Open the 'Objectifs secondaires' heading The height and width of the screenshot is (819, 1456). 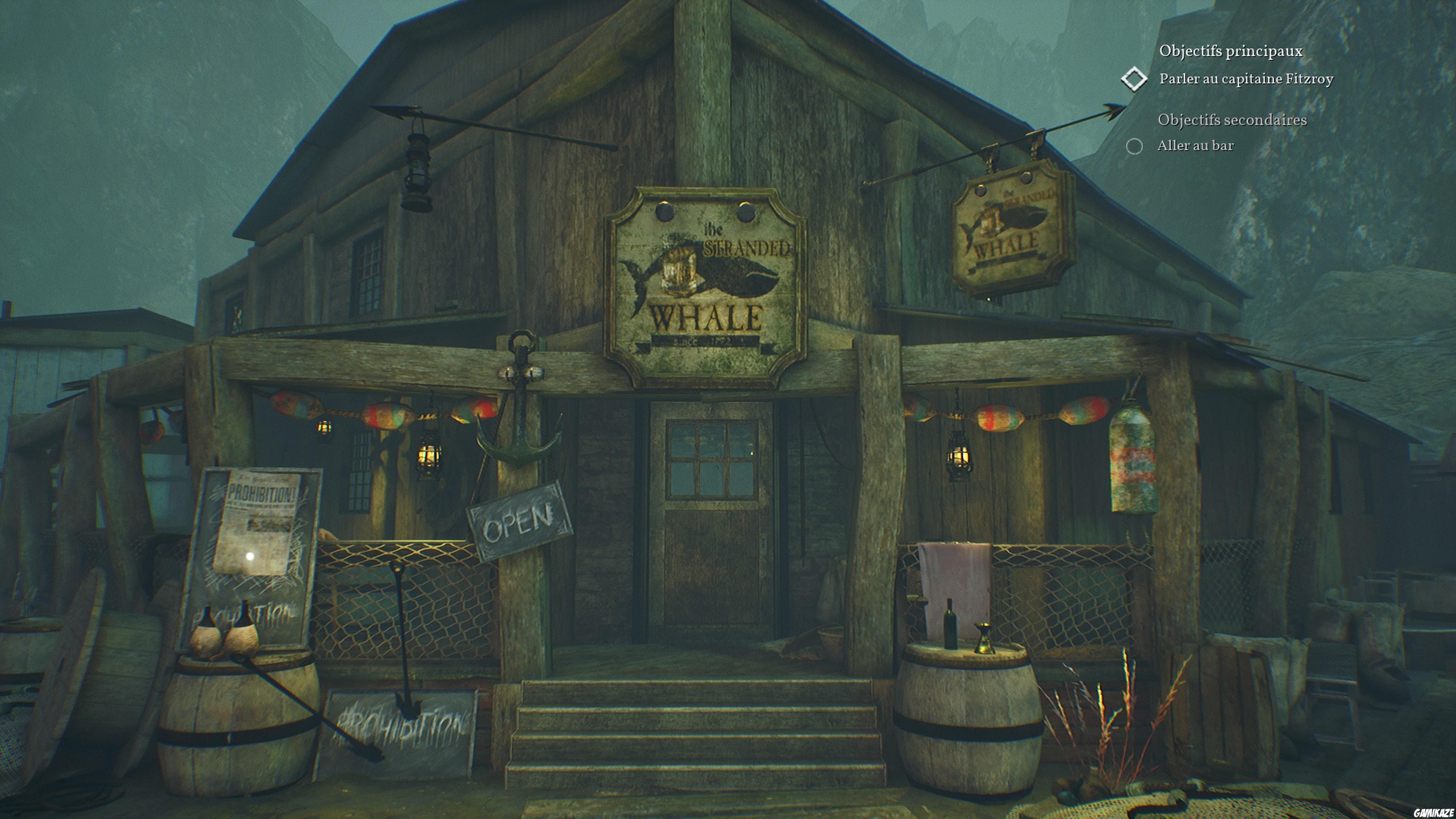[x=1232, y=121]
